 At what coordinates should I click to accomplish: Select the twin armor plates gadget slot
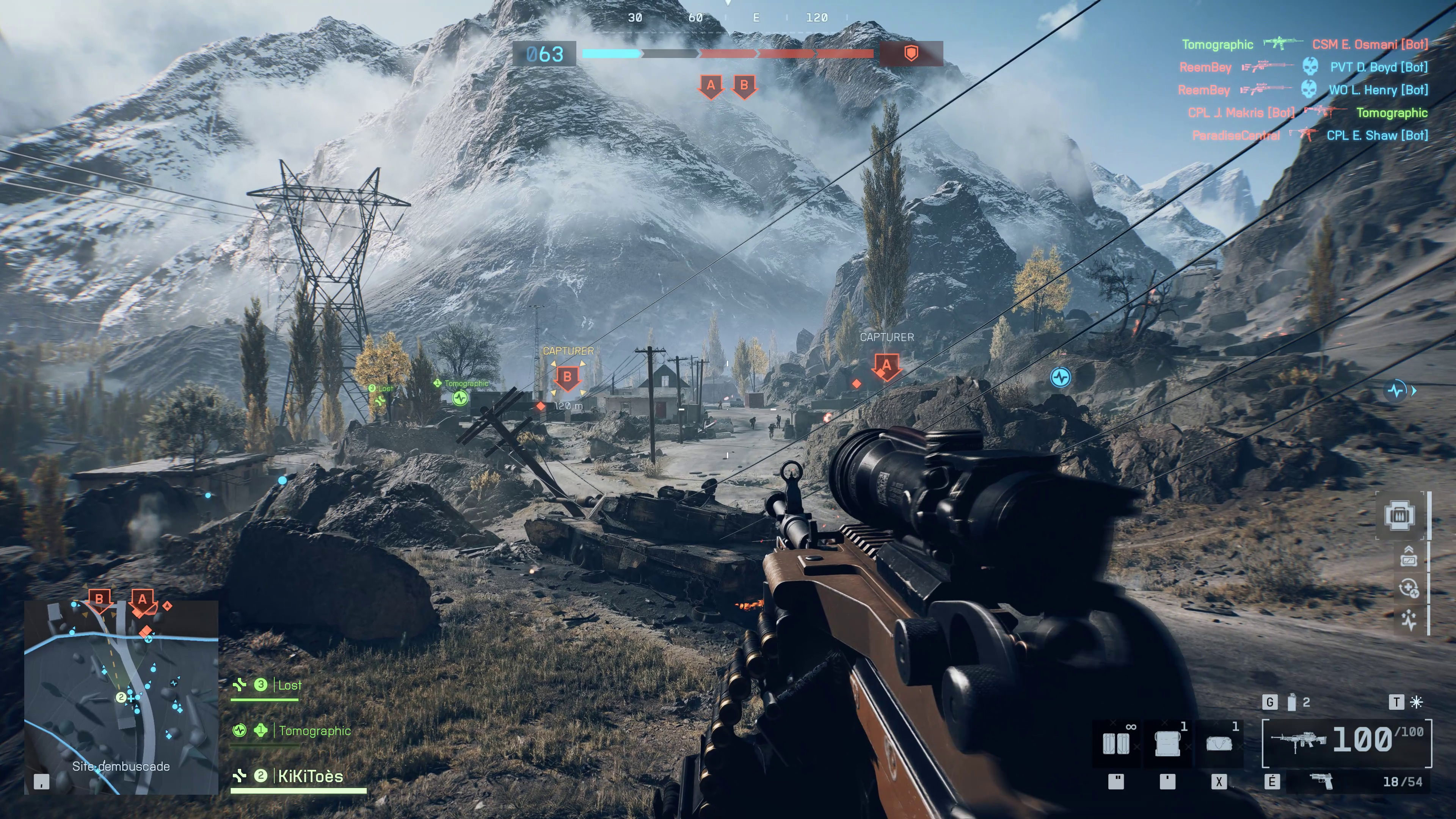[x=1116, y=743]
